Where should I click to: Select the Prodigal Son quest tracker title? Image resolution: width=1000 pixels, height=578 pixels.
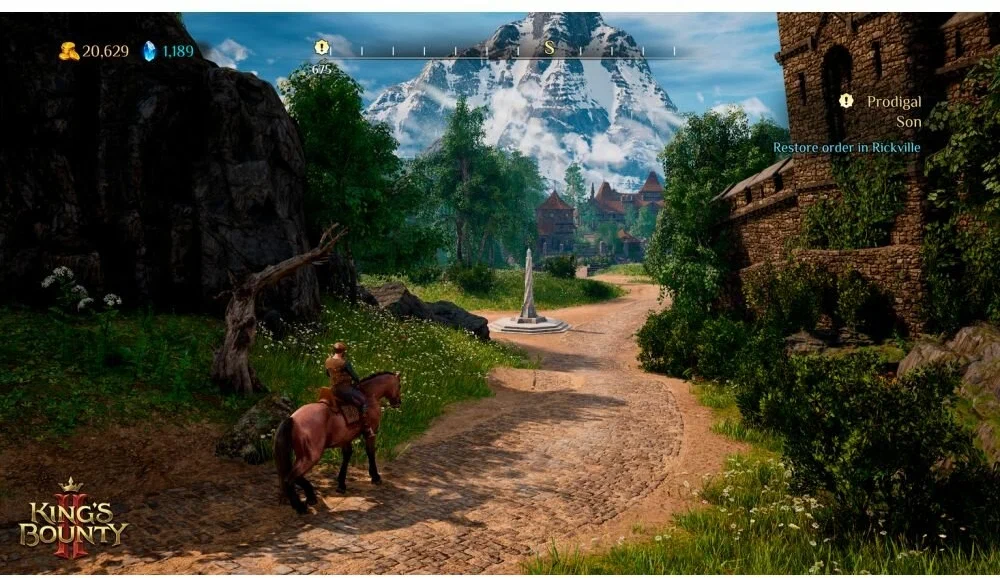point(893,111)
